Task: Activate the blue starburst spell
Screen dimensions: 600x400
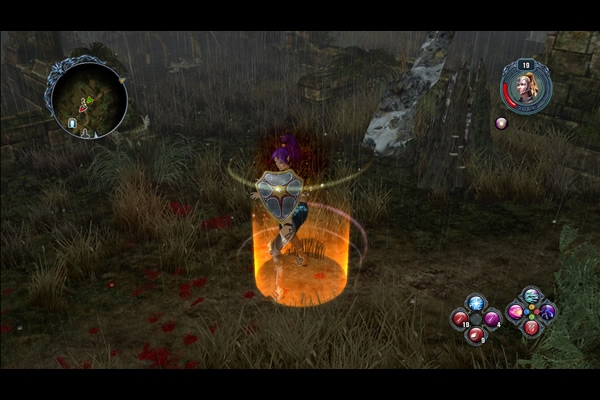Action: tap(476, 303)
